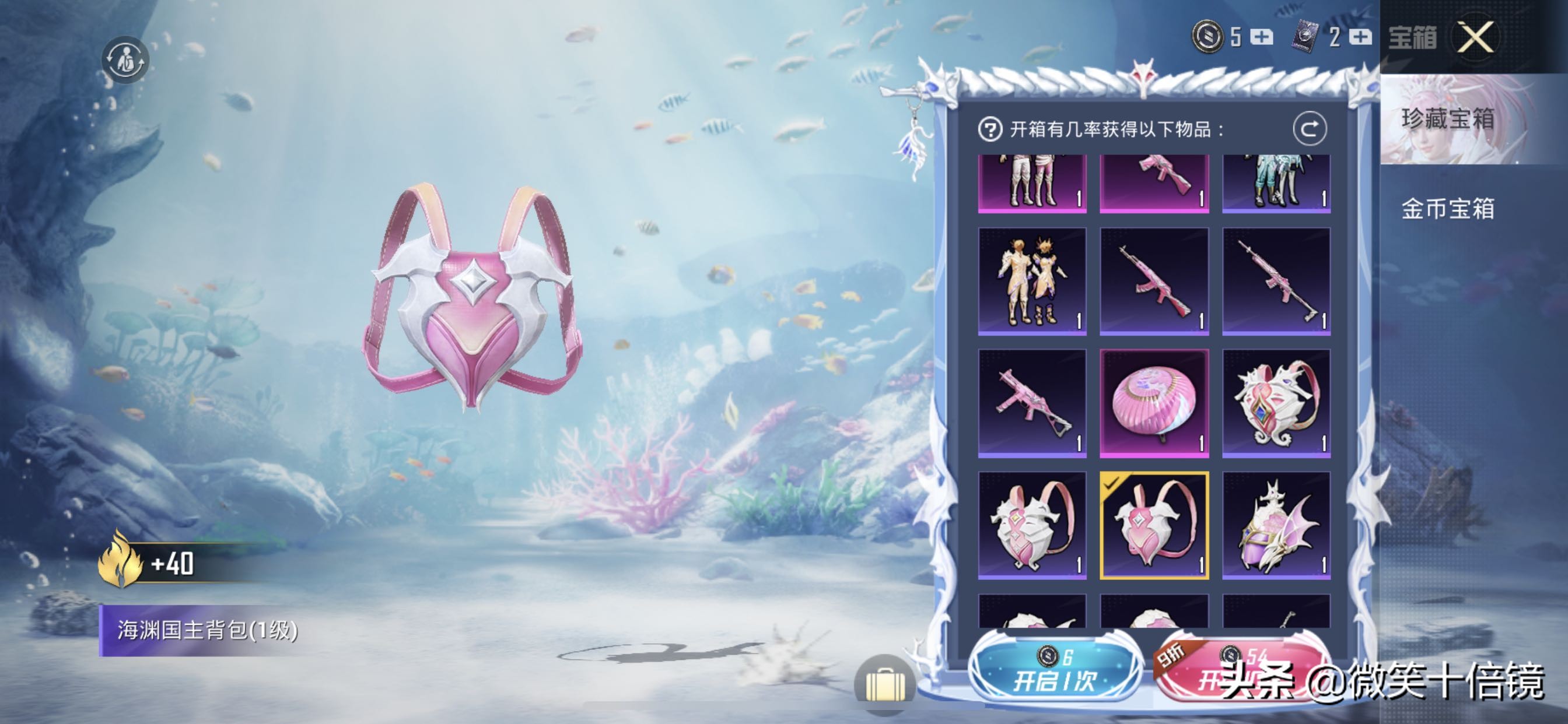Select the winged pink helmet reward
The height and width of the screenshot is (724, 1568).
click(x=1276, y=525)
